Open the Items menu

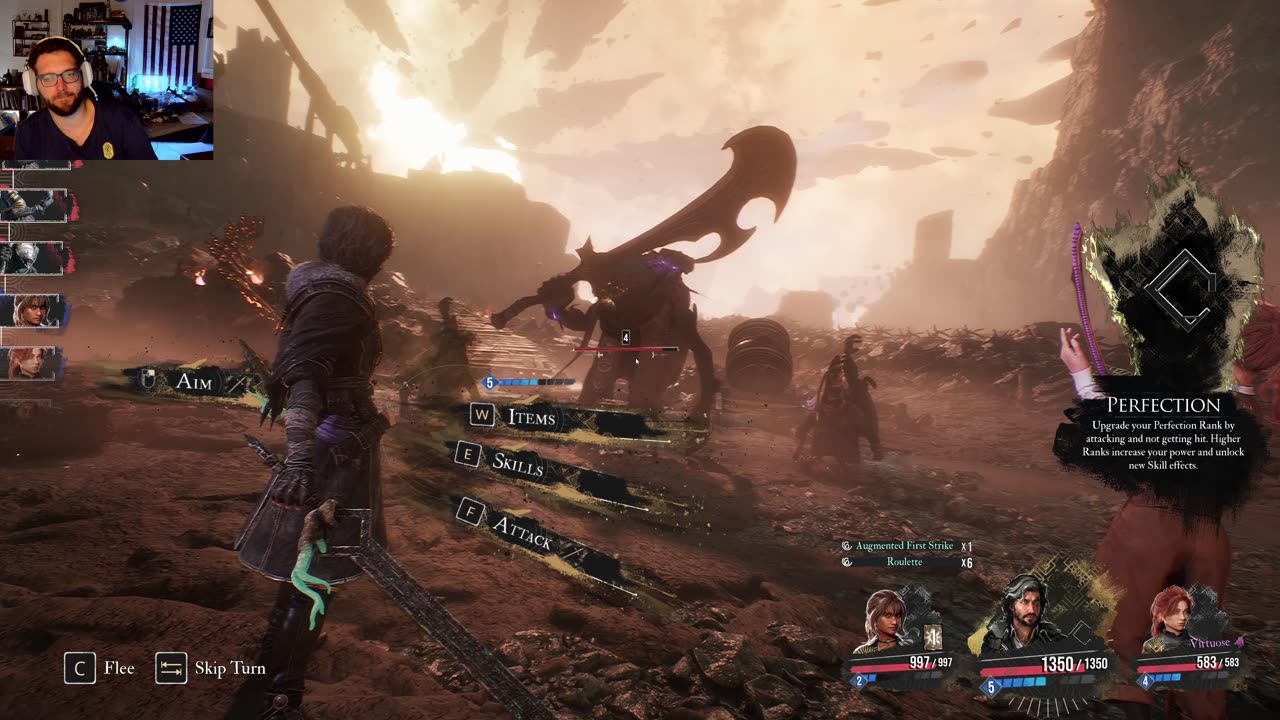click(530, 417)
